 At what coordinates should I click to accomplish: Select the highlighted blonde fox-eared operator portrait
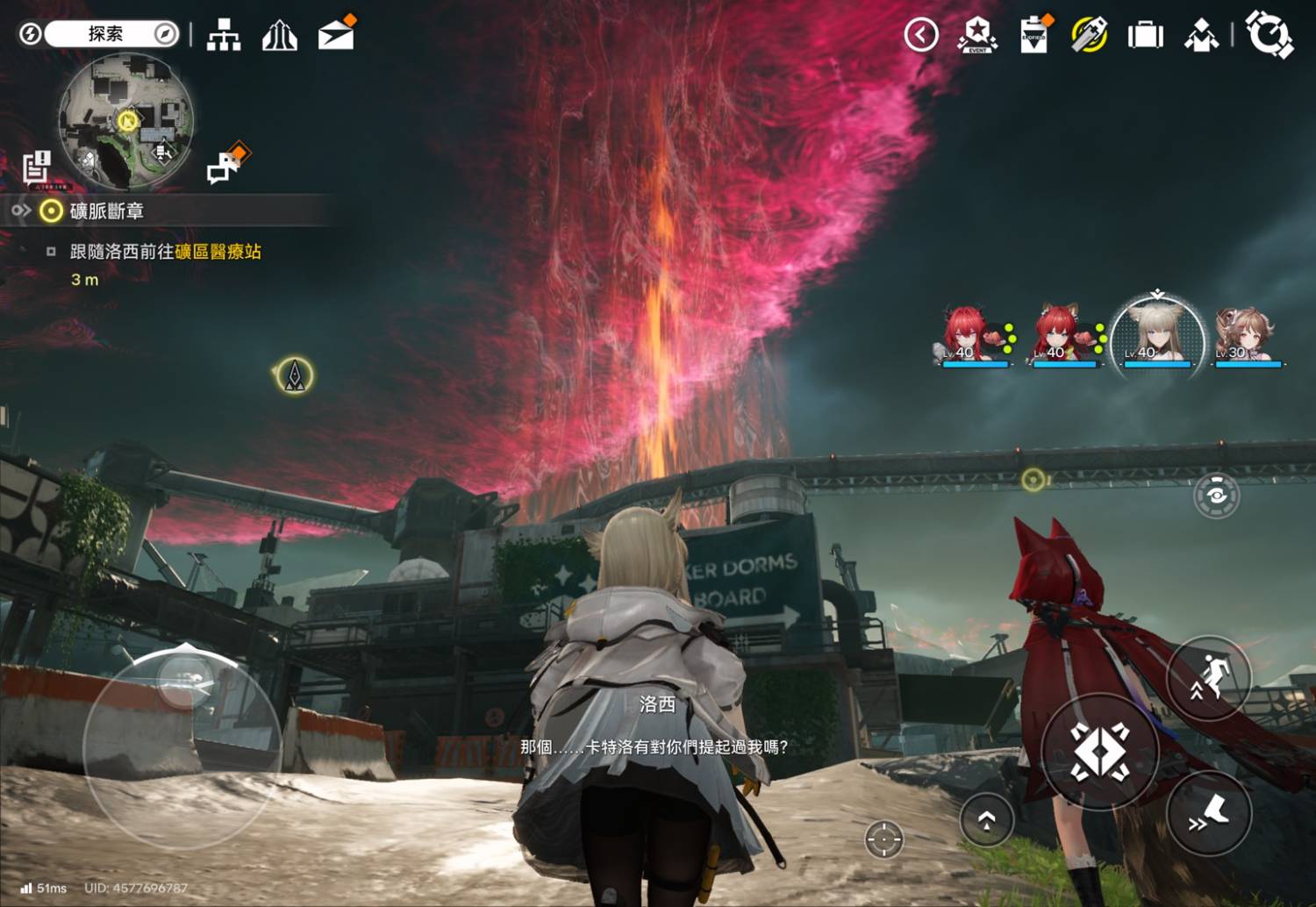[1157, 337]
